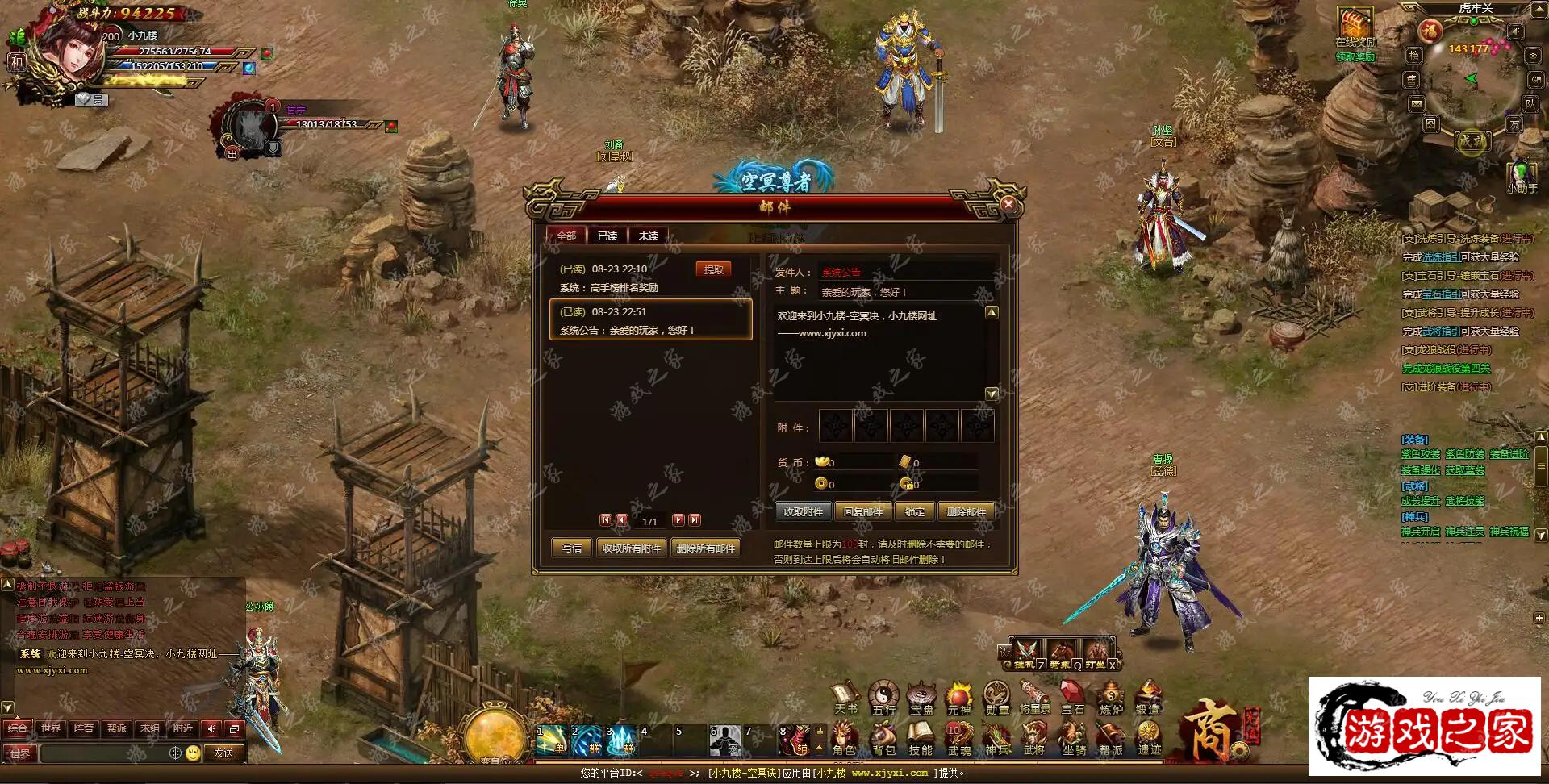Screen dimensions: 1549x784
Task: Click the 删除邮件 button
Action: point(966,511)
